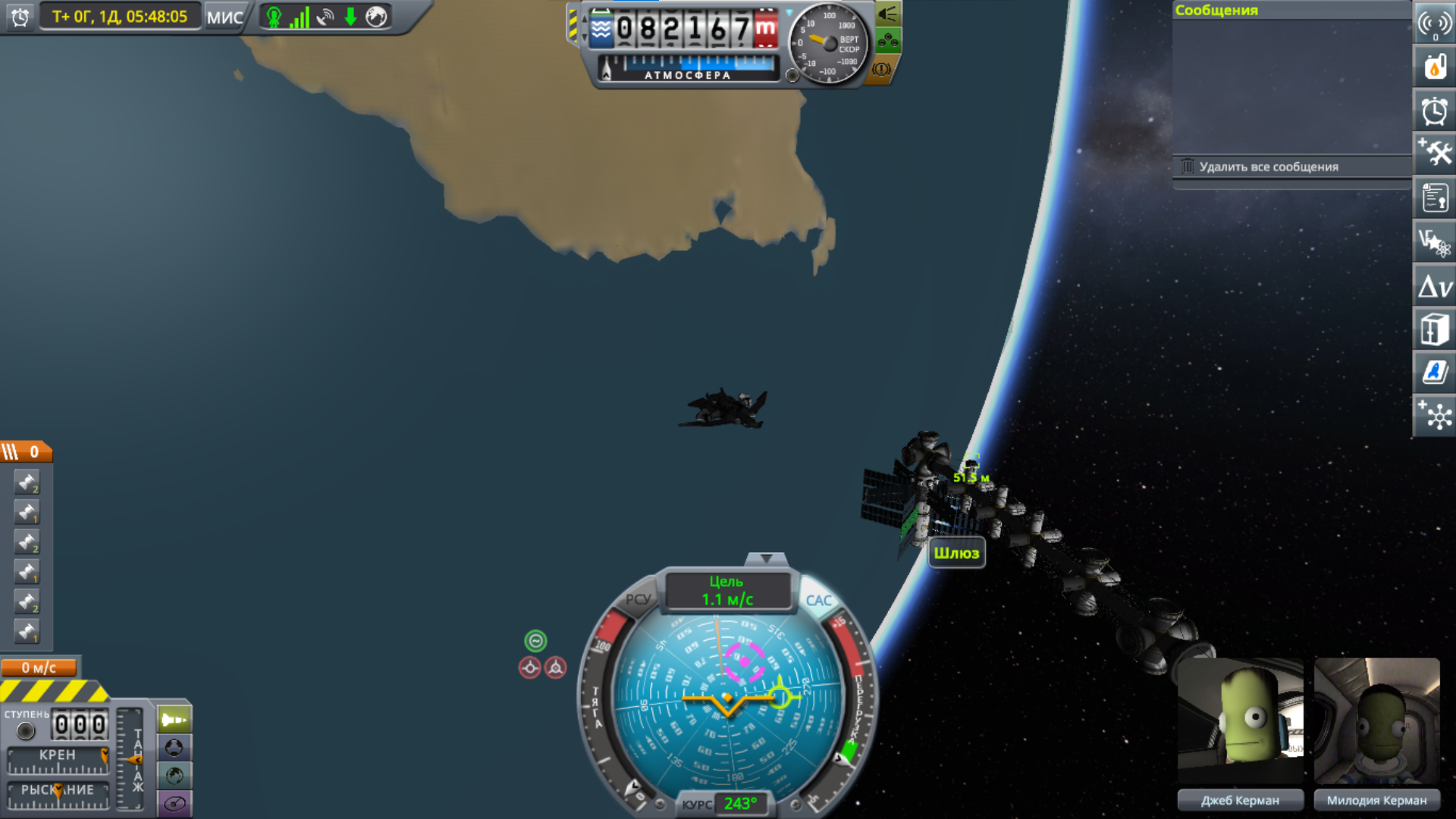
Task: Open the alarm clock app in the toolbar
Action: click(1434, 111)
